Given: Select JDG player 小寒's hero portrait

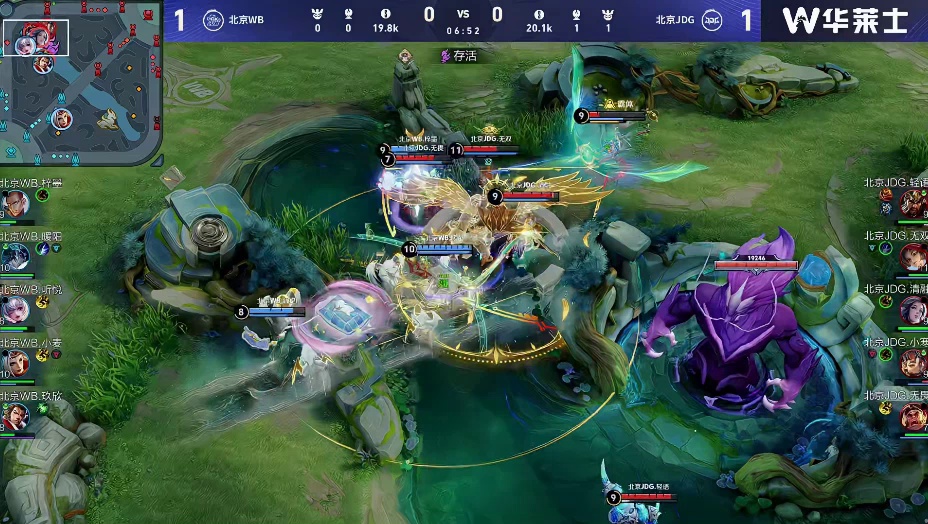Looking at the screenshot, I should click(x=913, y=363).
